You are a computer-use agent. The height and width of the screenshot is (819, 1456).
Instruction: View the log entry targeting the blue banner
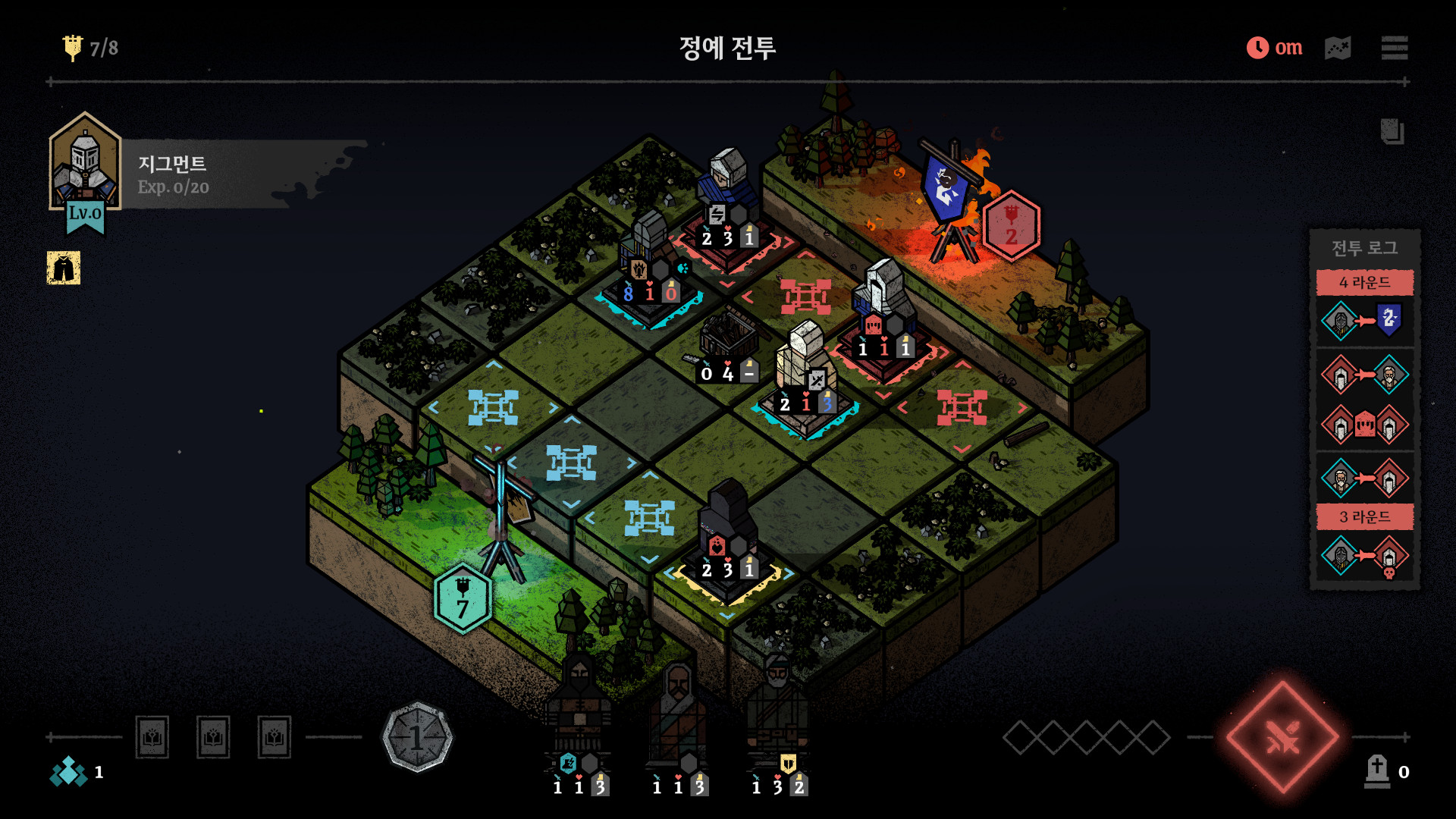tap(1364, 321)
